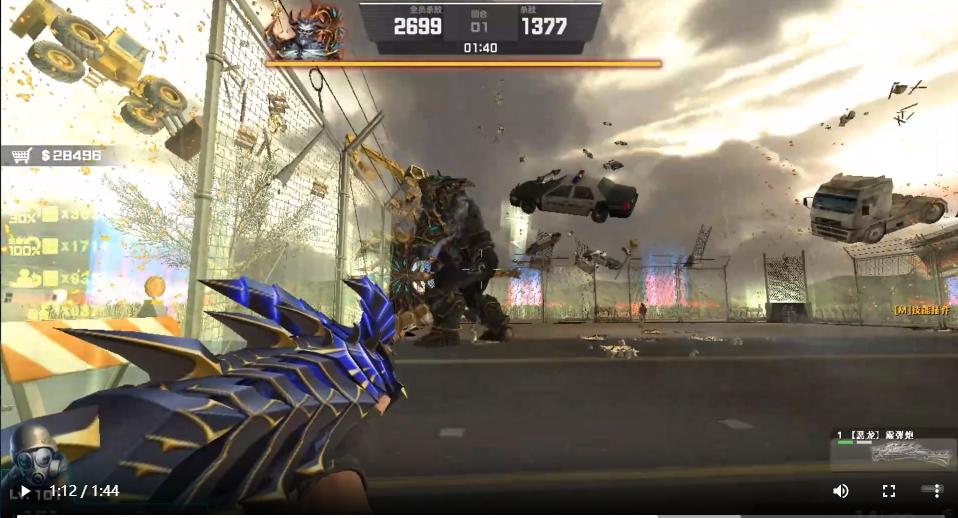Enter fullscreen video mode
This screenshot has width=958, height=518.
click(888, 491)
